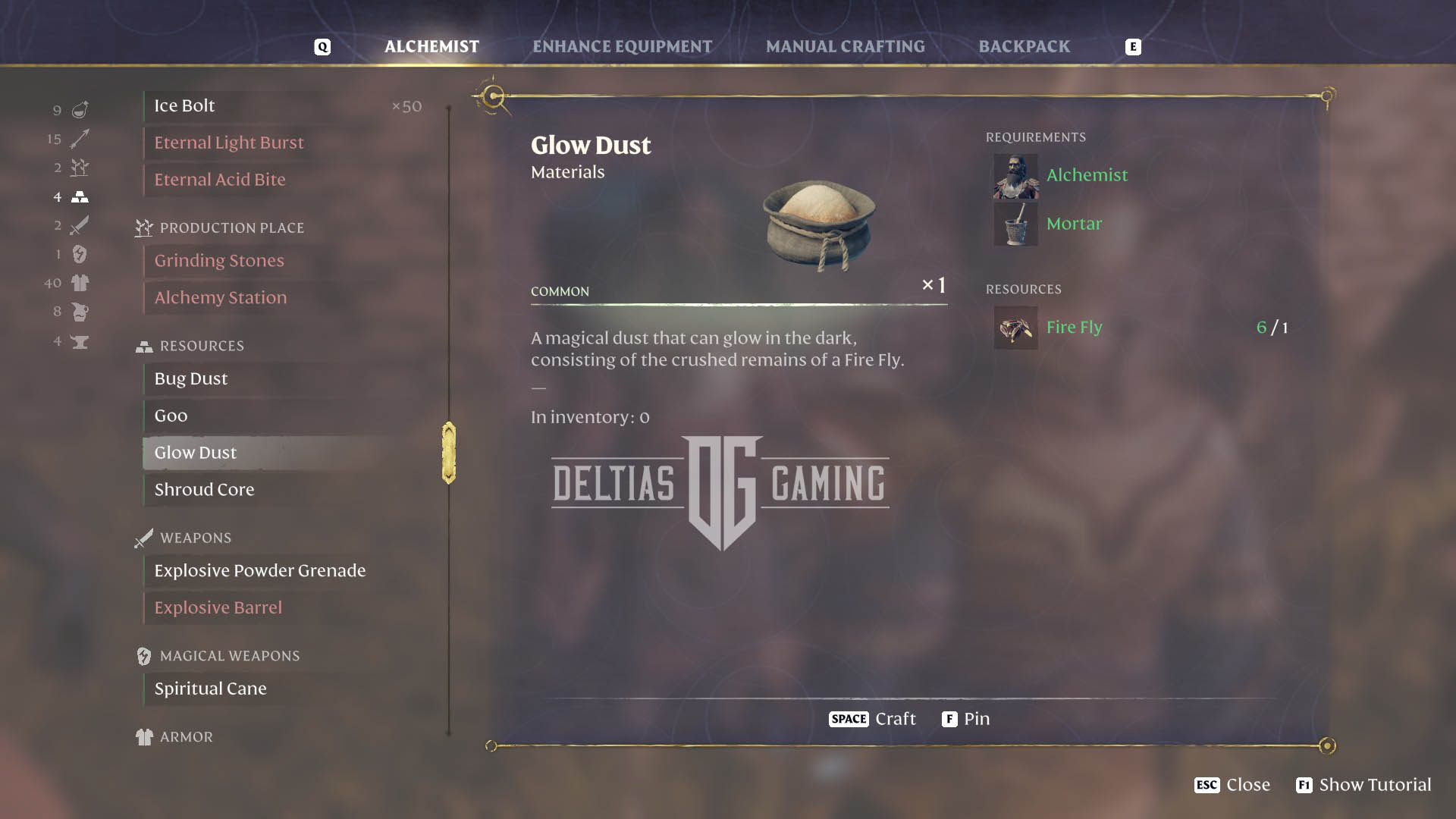This screenshot has height=819, width=1456.
Task: Pin the Glow Dust recipe
Action: click(x=966, y=719)
